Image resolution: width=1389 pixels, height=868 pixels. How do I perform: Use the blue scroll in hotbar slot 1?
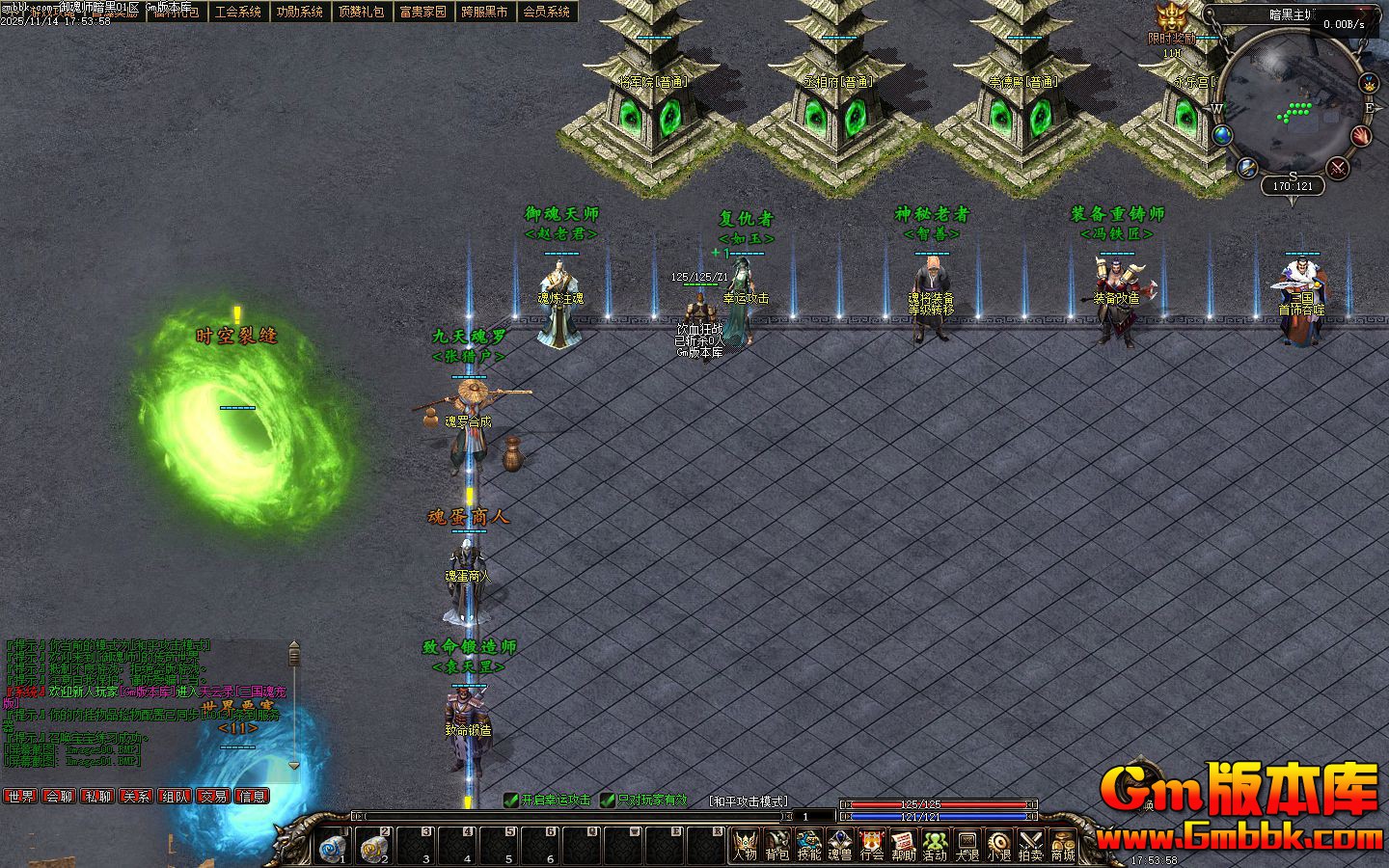pos(333,847)
